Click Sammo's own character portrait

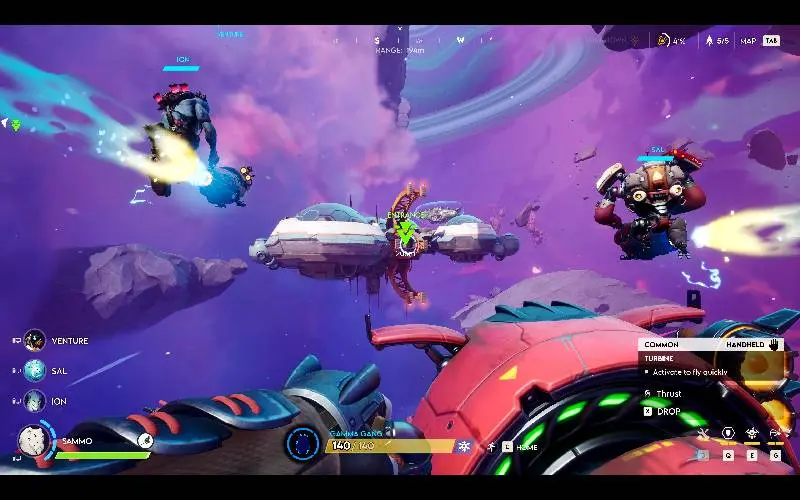tap(35, 442)
